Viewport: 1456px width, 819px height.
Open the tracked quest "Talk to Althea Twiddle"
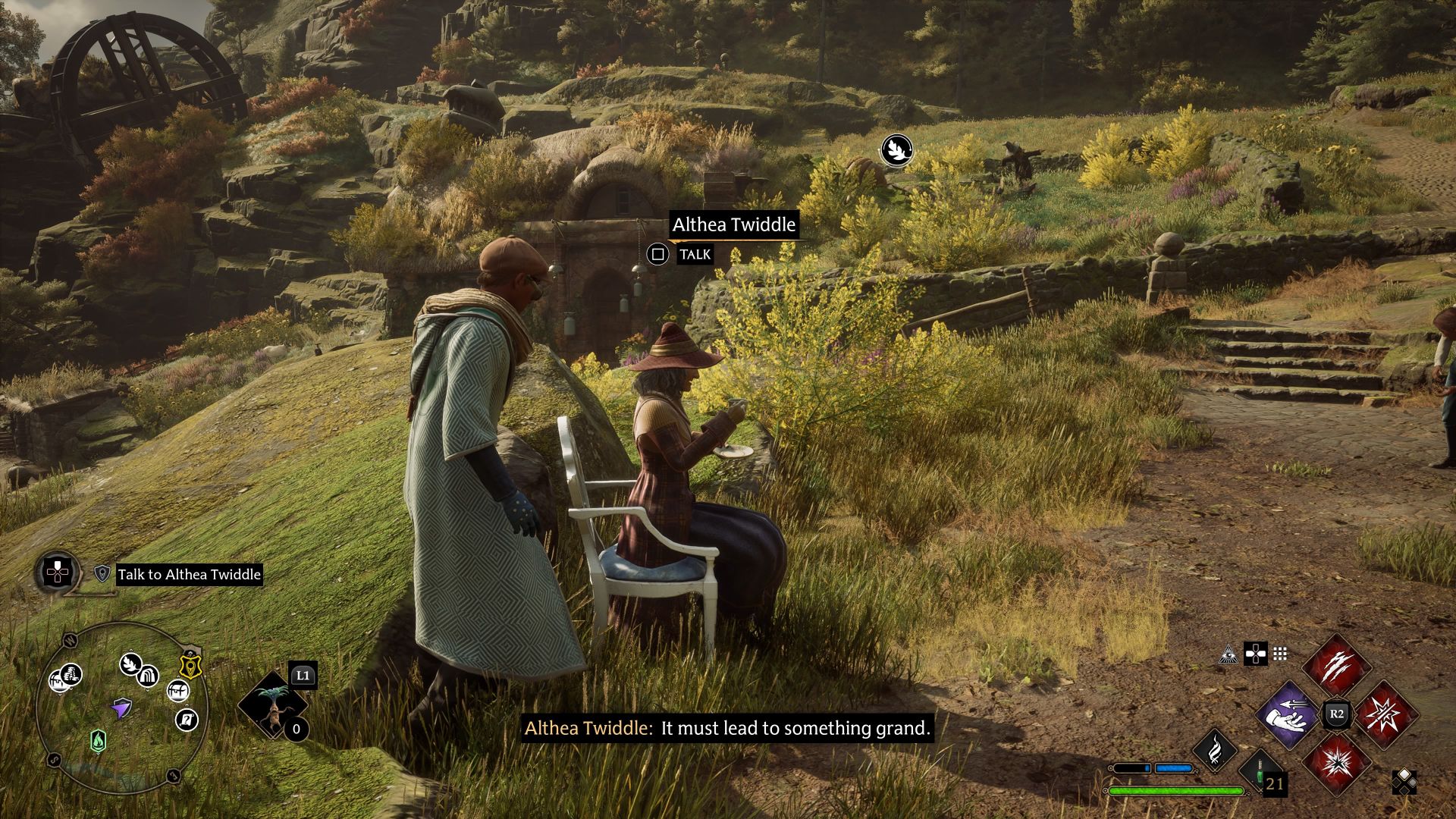[189, 574]
